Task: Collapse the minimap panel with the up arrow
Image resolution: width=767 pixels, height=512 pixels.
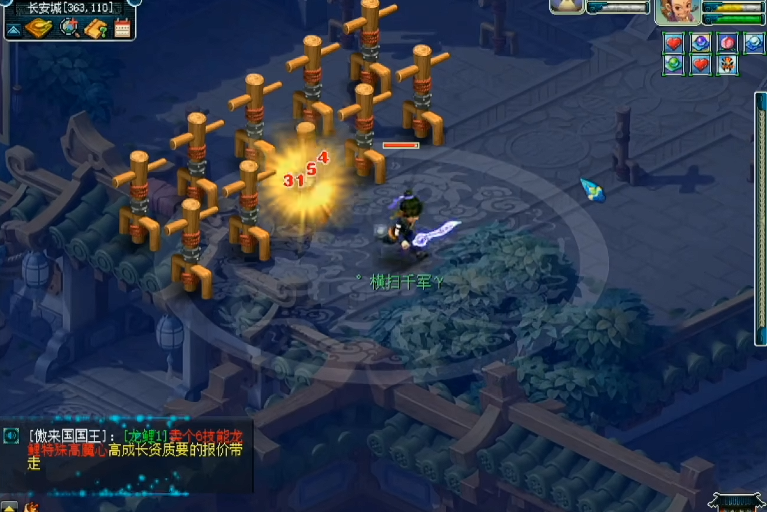Action: (x=14, y=29)
